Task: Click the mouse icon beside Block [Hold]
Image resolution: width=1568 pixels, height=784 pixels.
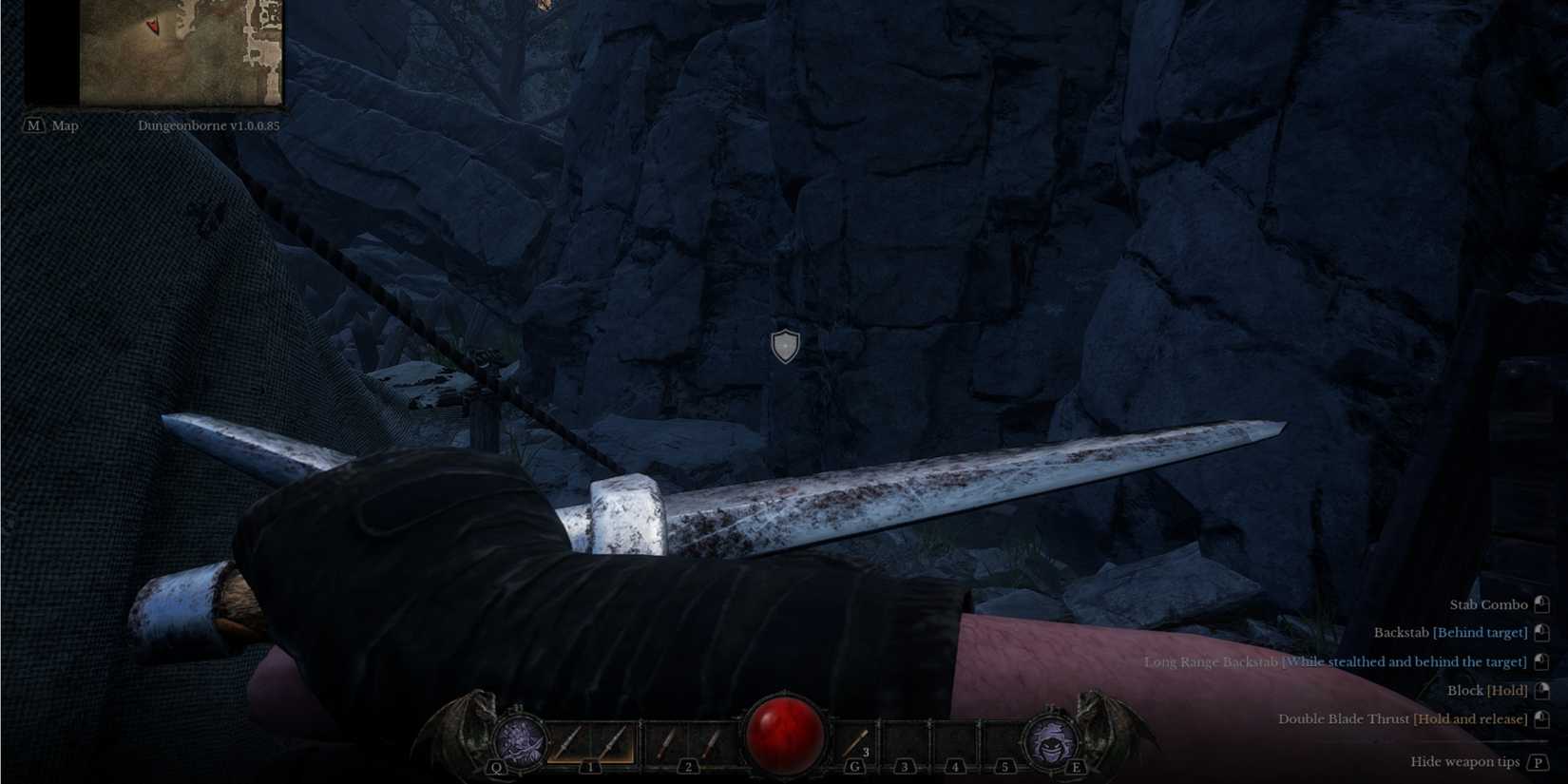Action: [1539, 690]
